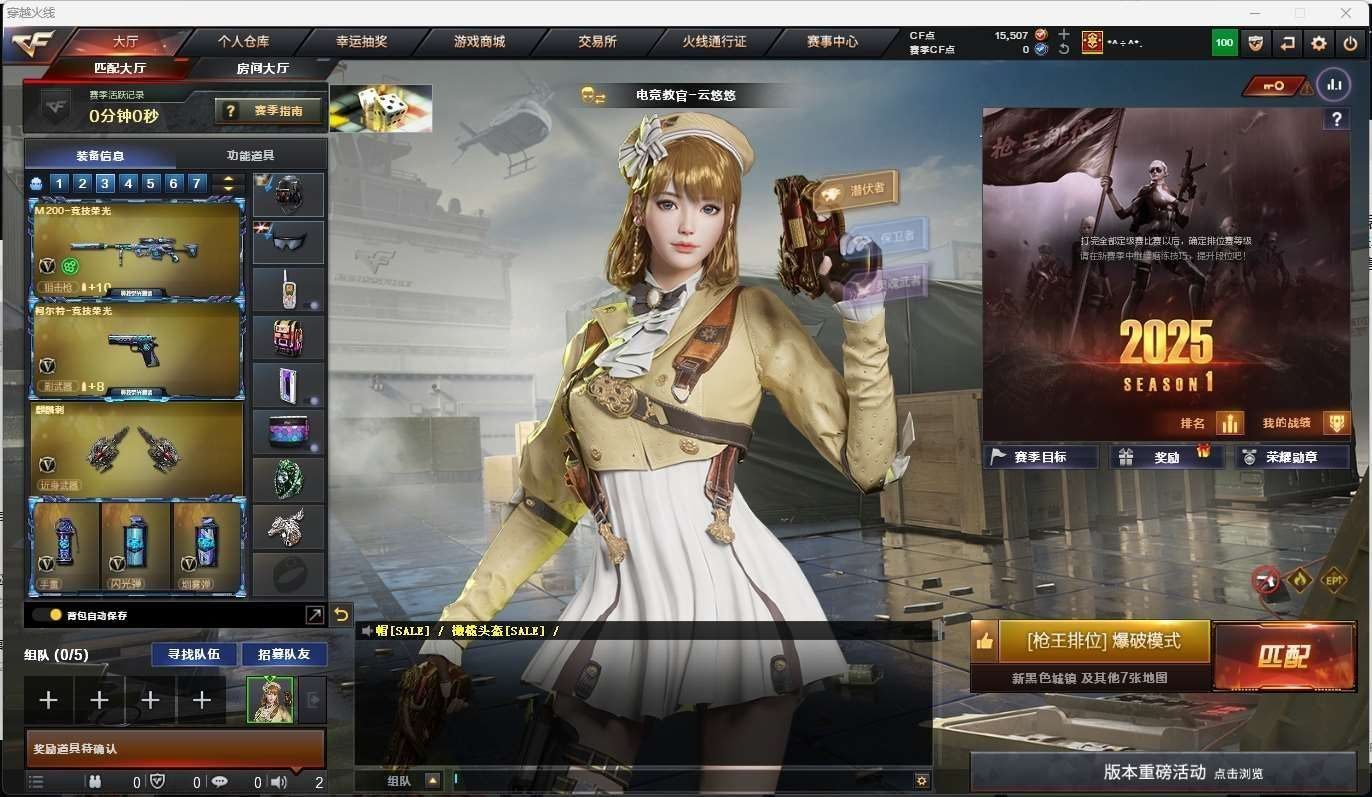Open the gear settings icon
Viewport: 1372px width, 797px height.
click(1319, 43)
